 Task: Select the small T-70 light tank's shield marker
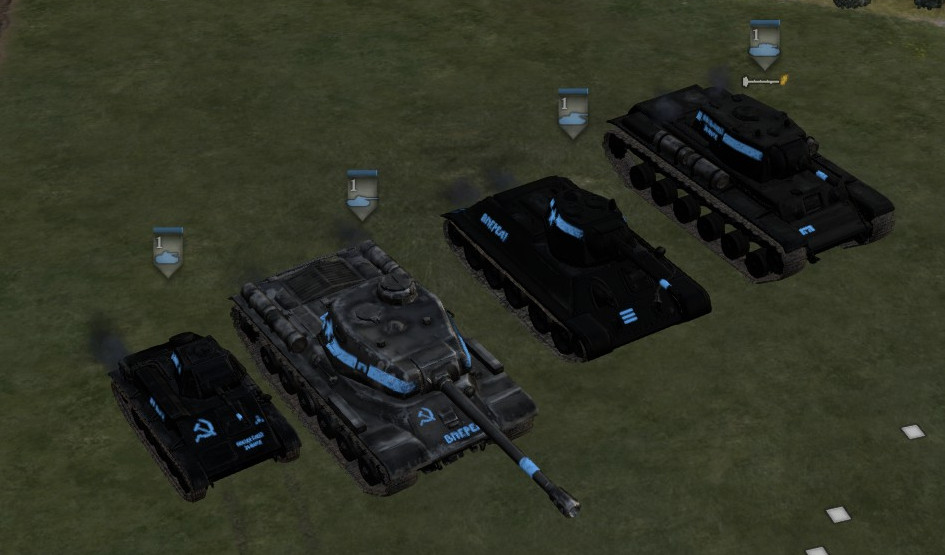(x=168, y=252)
